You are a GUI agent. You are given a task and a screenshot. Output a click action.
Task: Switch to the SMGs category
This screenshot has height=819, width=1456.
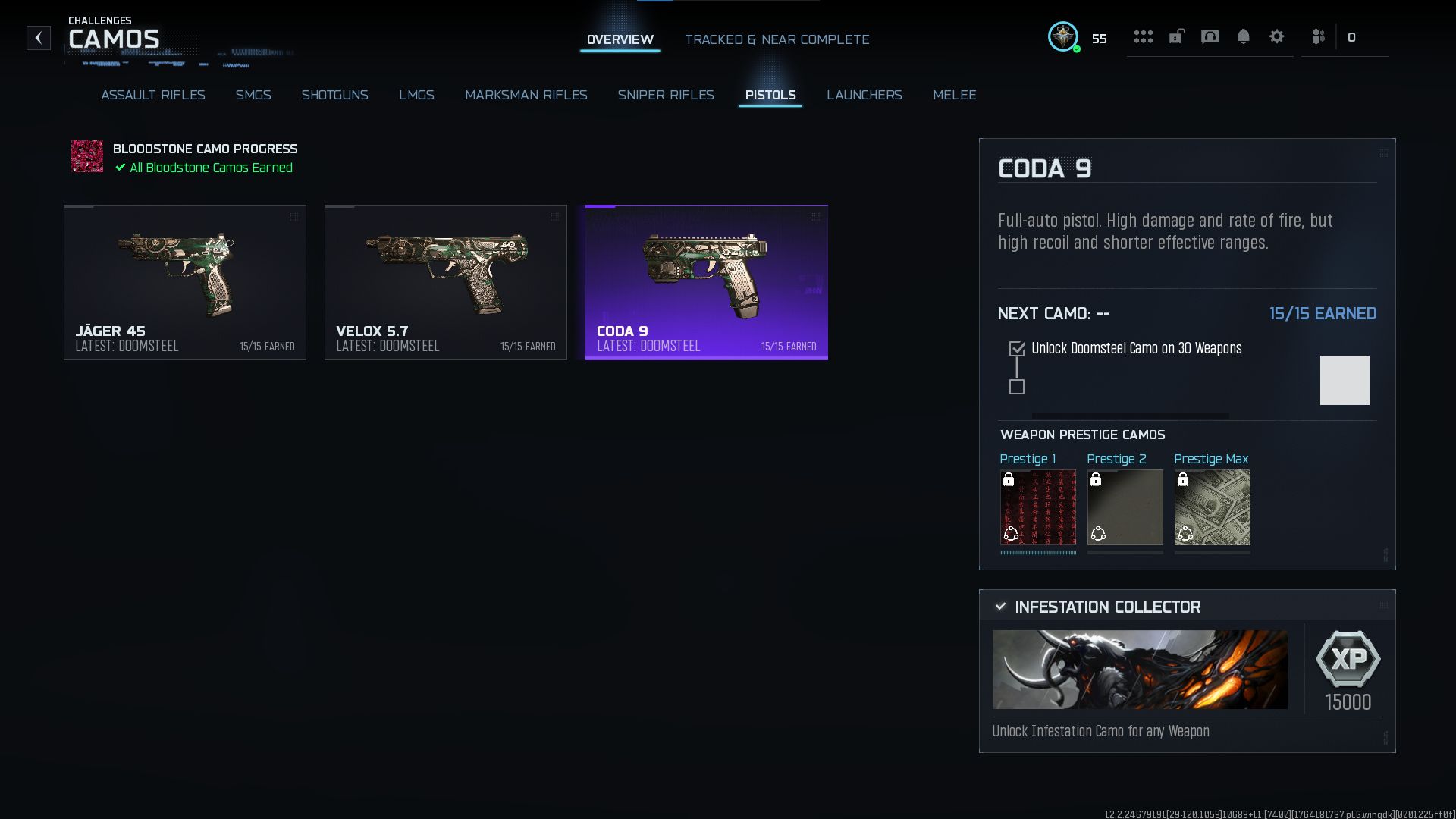253,95
